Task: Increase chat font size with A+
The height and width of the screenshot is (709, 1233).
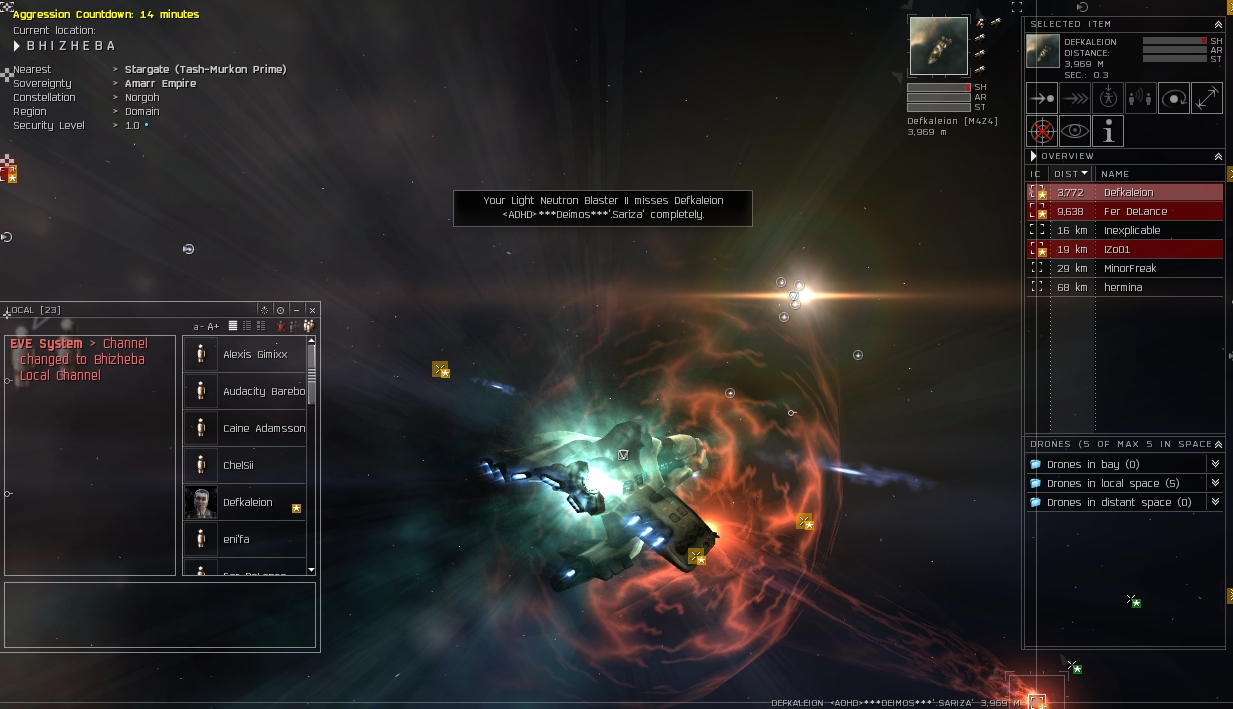Action: (212, 326)
